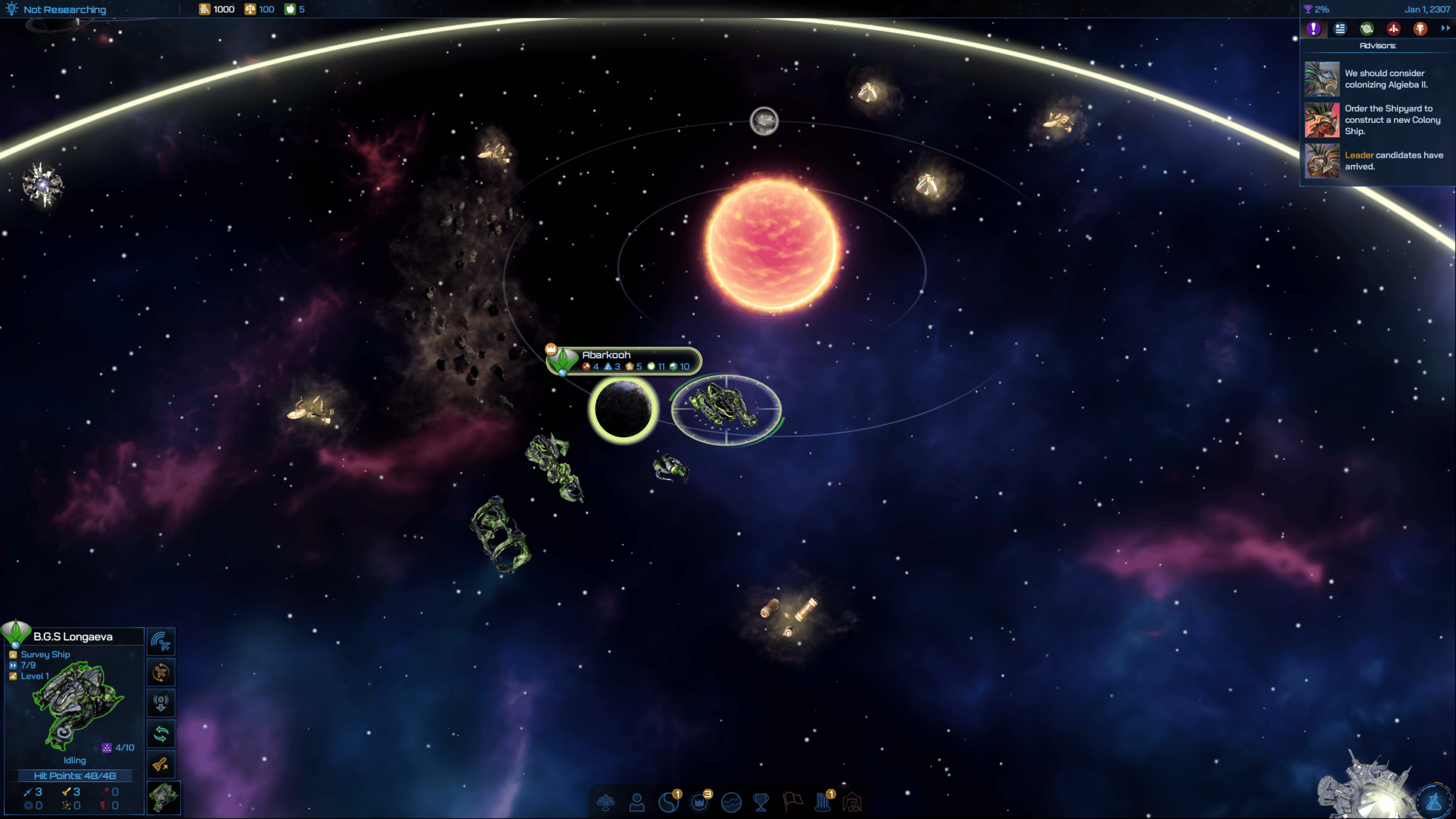The width and height of the screenshot is (1456, 819).
Task: Show the line graph statistics screen
Action: [x=731, y=802]
